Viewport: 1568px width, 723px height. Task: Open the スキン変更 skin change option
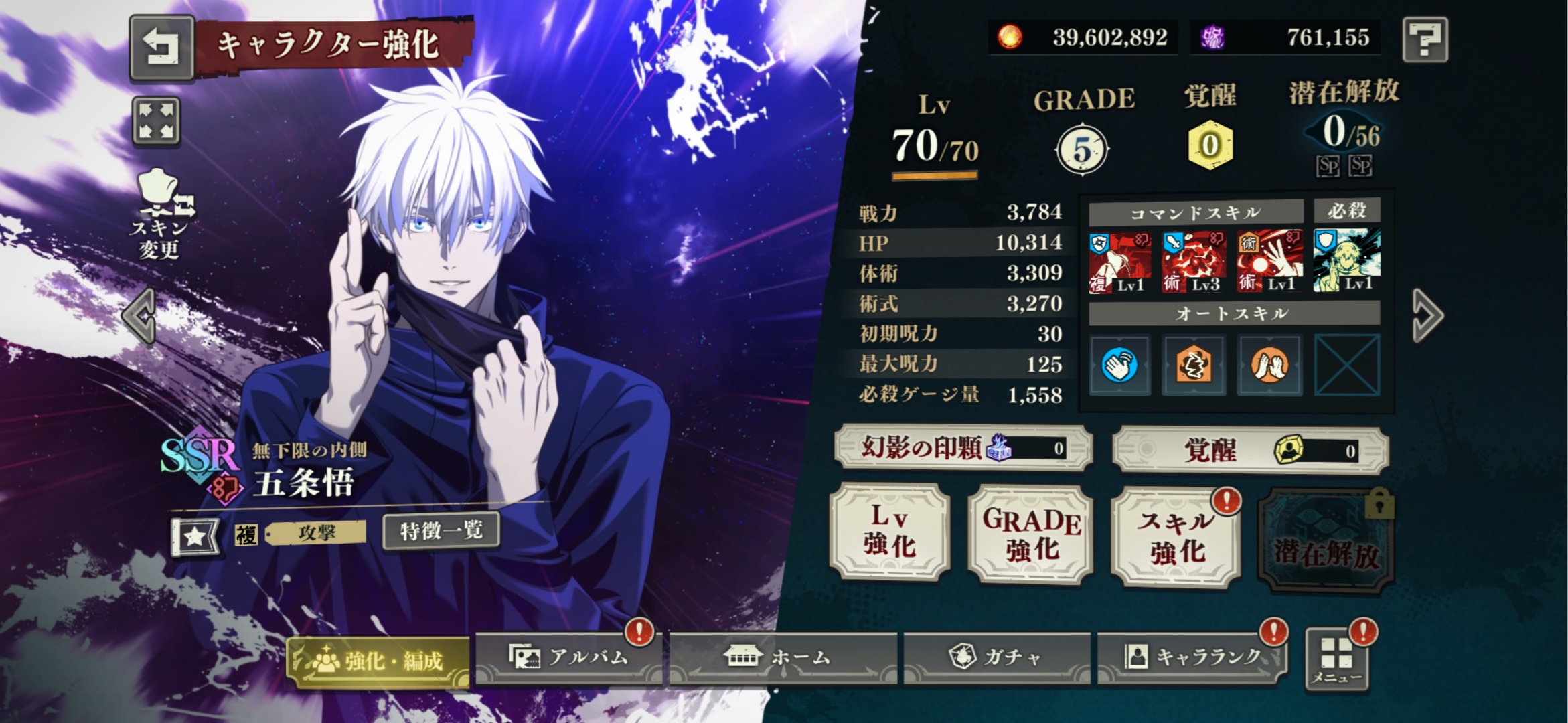[x=159, y=214]
